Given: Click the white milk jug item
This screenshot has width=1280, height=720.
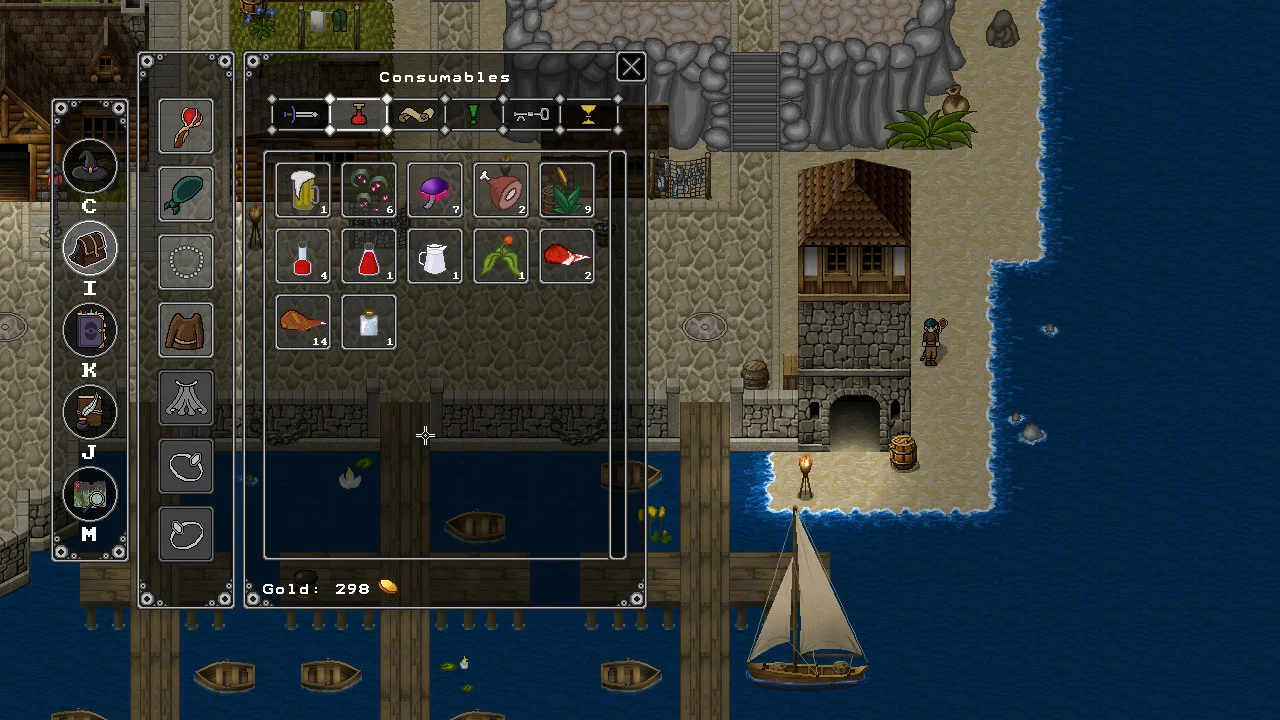Looking at the screenshot, I should coord(435,256).
